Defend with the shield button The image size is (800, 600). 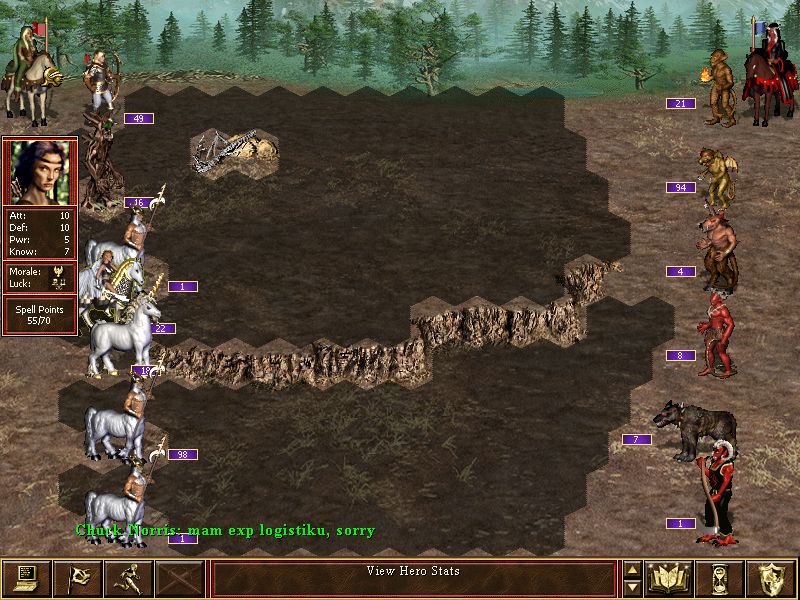tap(771, 578)
